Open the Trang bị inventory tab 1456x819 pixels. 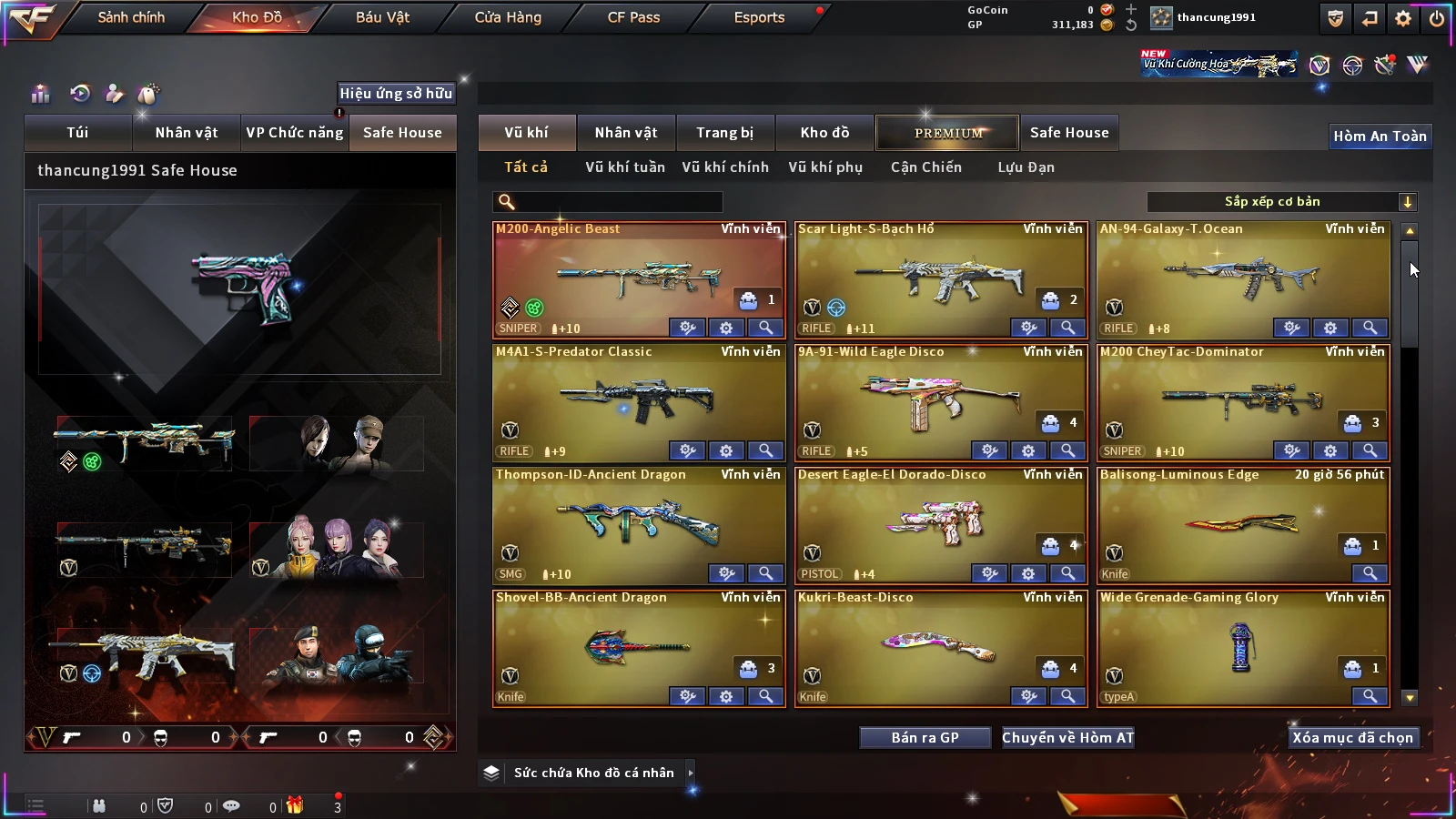725,133
